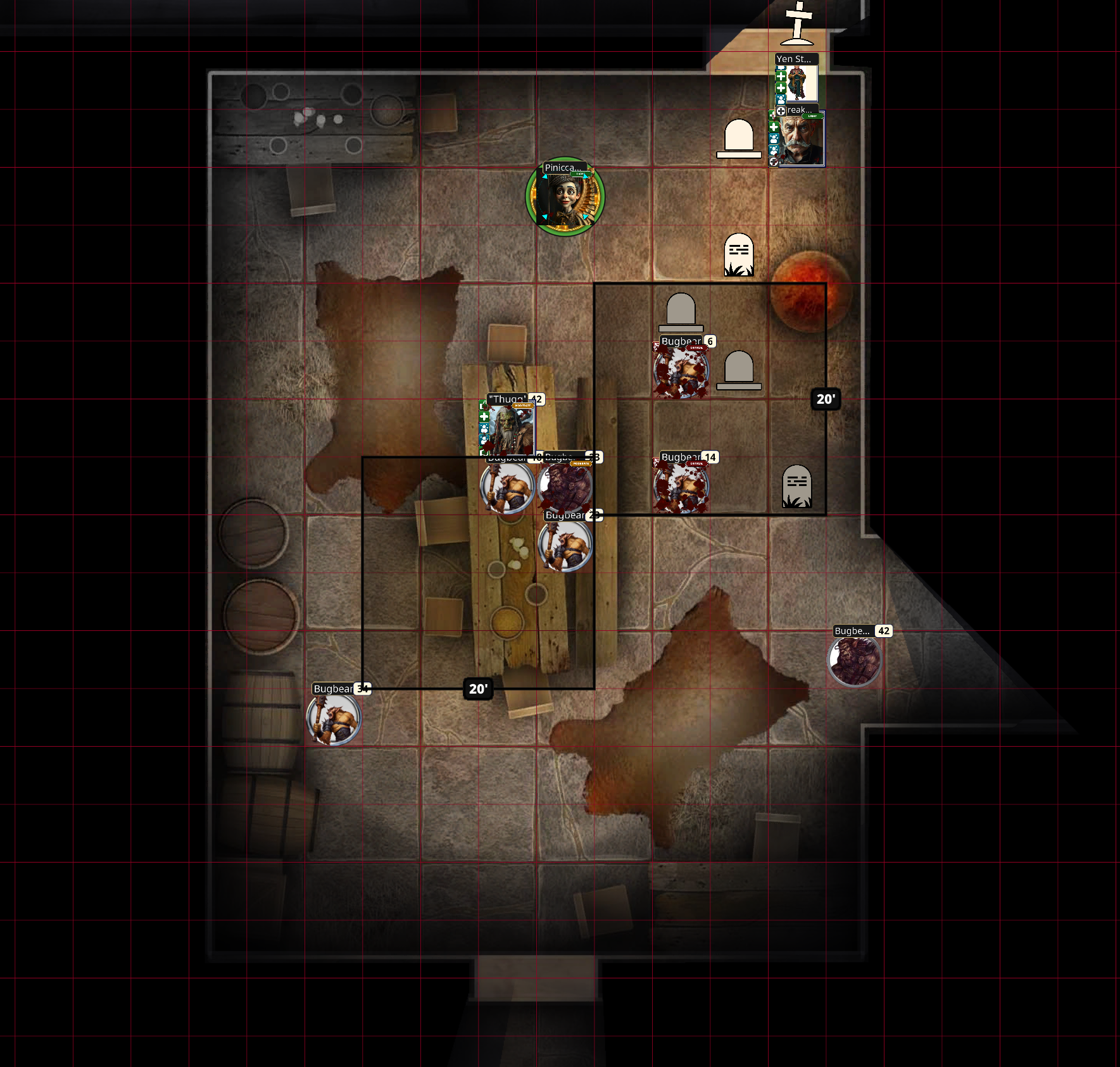Click the targeting reticle icon below Yen St's portrait
1120x1067 pixels.
[x=781, y=111]
